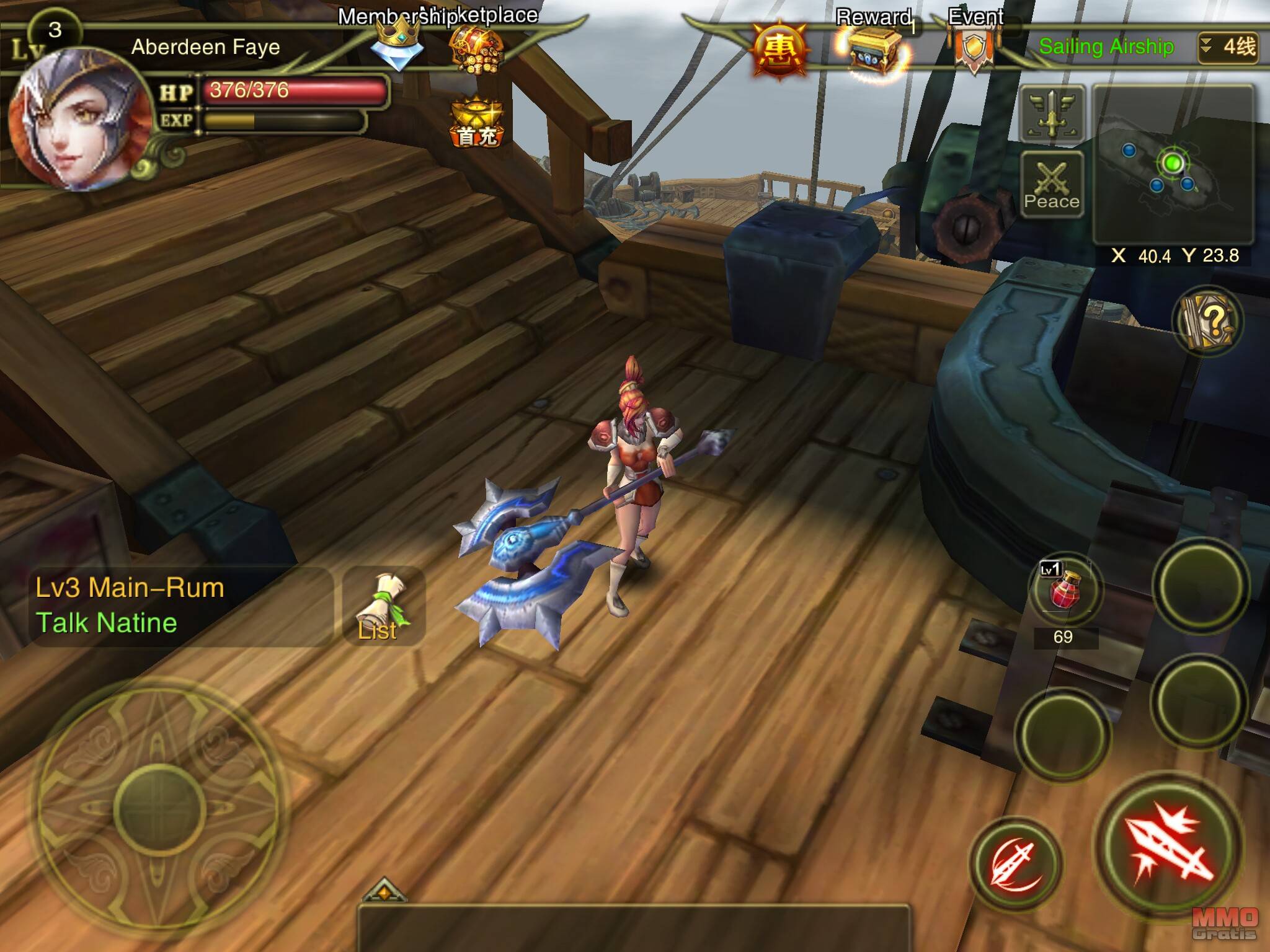Open the red sun discount icon
The width and height of the screenshot is (1270, 952).
780,51
